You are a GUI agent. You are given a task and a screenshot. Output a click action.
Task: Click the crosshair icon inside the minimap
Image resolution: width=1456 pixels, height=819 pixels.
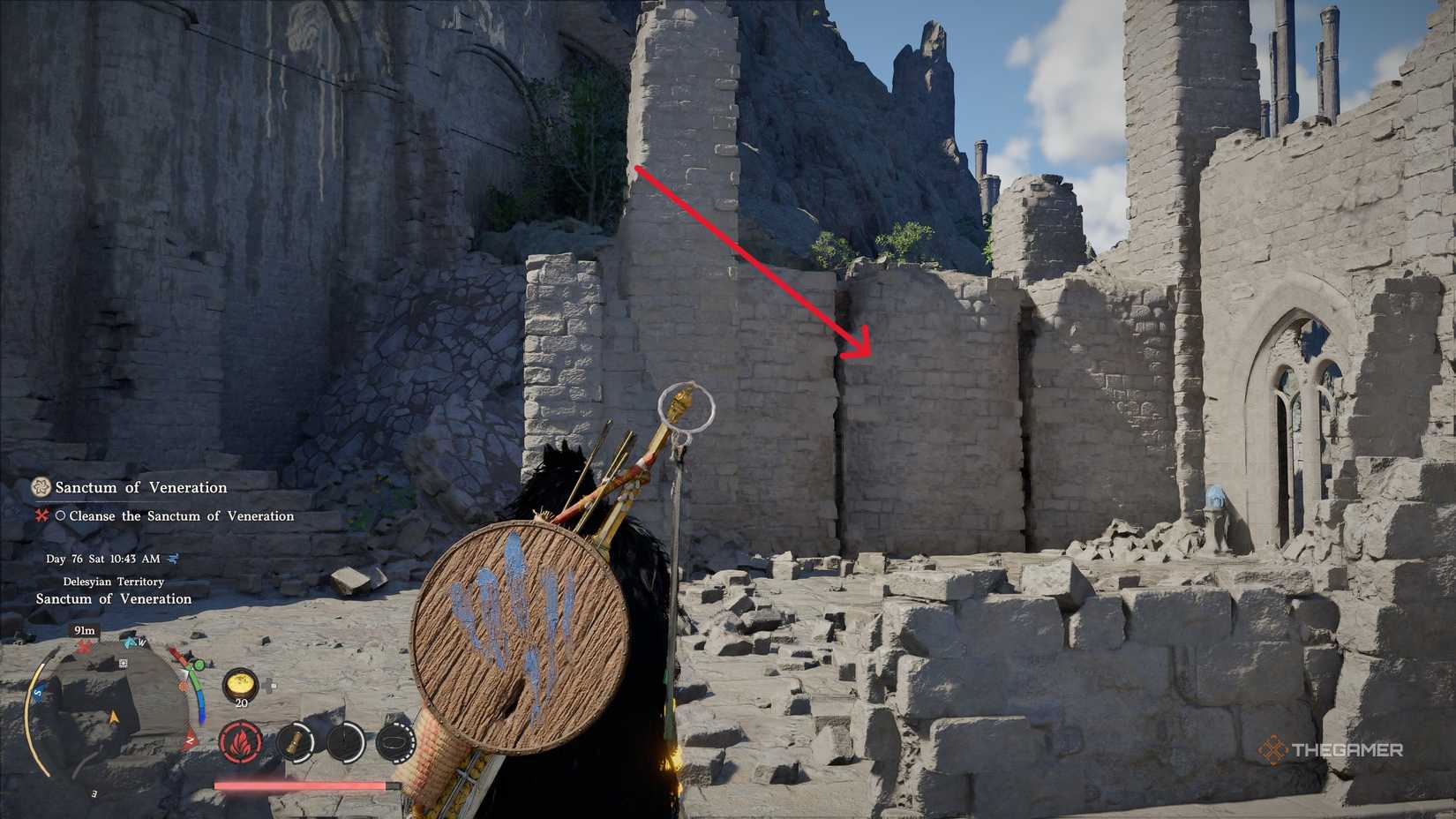coord(122,663)
